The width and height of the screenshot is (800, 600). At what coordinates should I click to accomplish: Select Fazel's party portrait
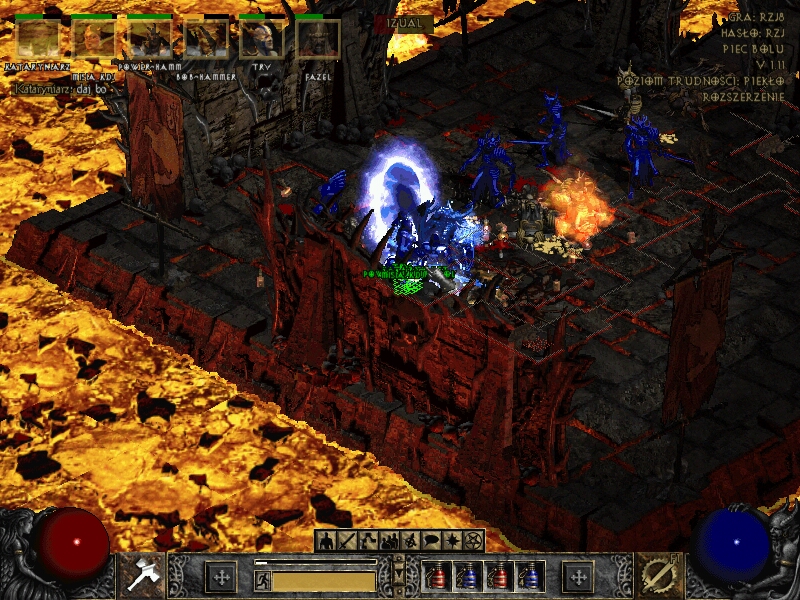tap(318, 40)
